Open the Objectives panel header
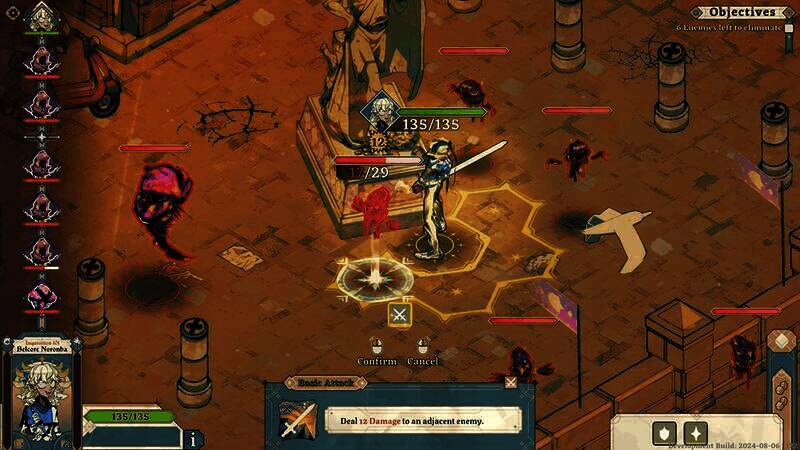This screenshot has width=800, height=450. [x=737, y=12]
